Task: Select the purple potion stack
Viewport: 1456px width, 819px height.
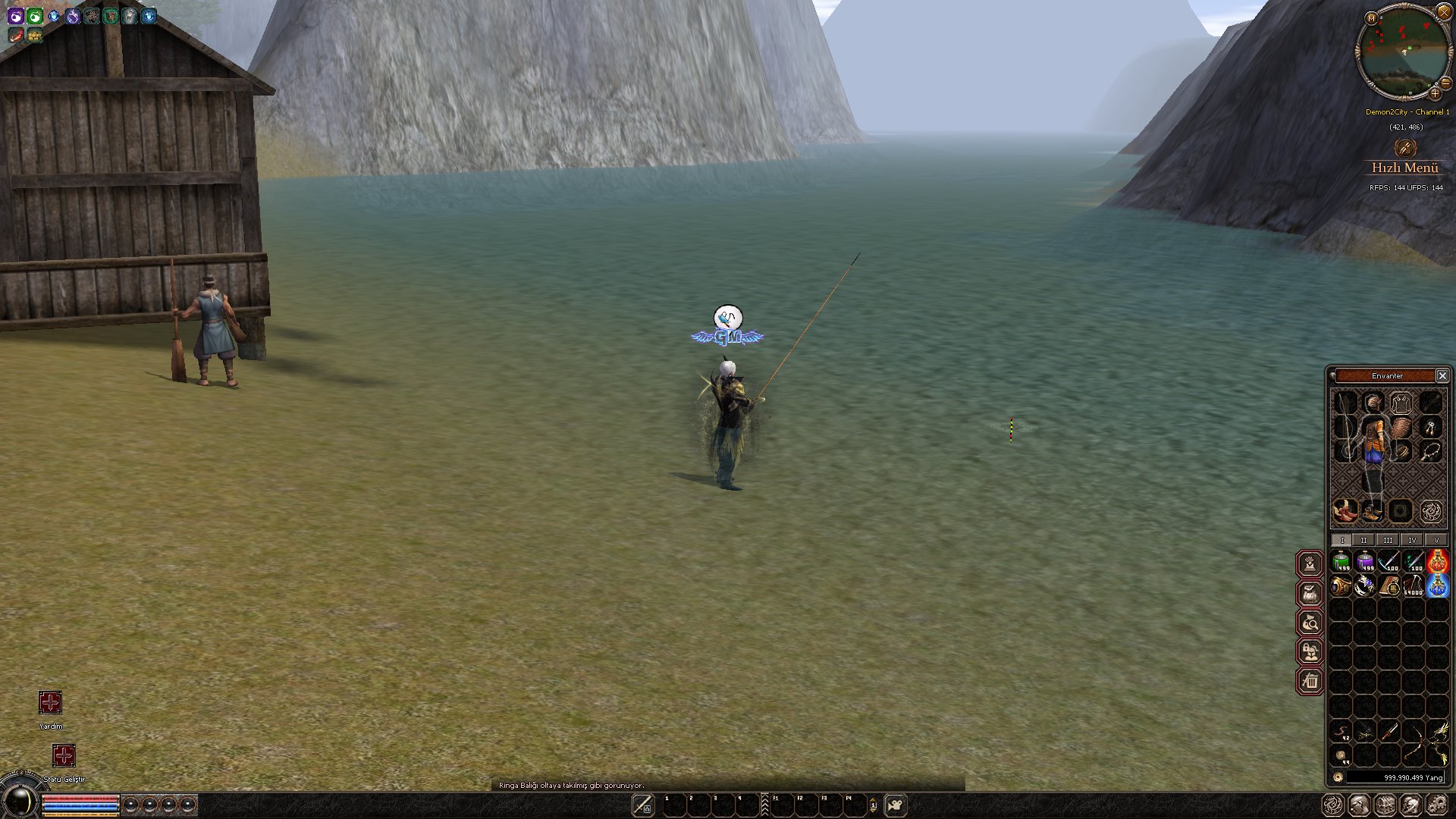Action: (x=1365, y=562)
